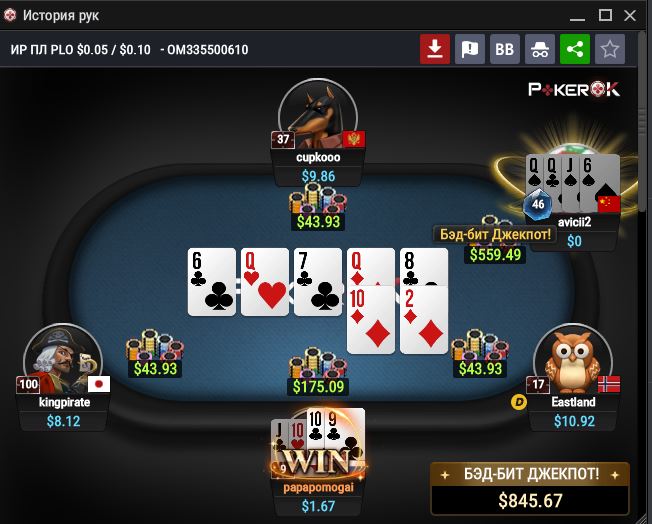Open the Bad Beat Jackpot panel showing $845.67

(529, 486)
